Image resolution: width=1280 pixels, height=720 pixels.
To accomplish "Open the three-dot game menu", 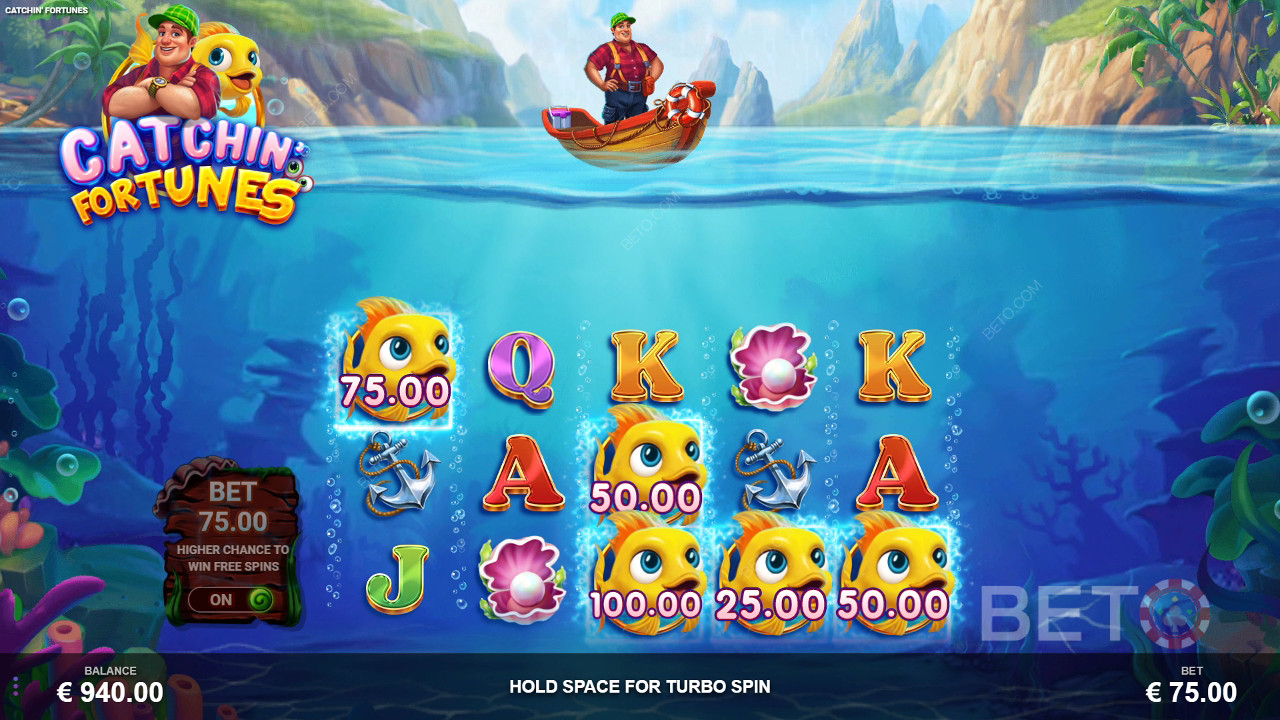I will pyautogui.click(x=15, y=686).
